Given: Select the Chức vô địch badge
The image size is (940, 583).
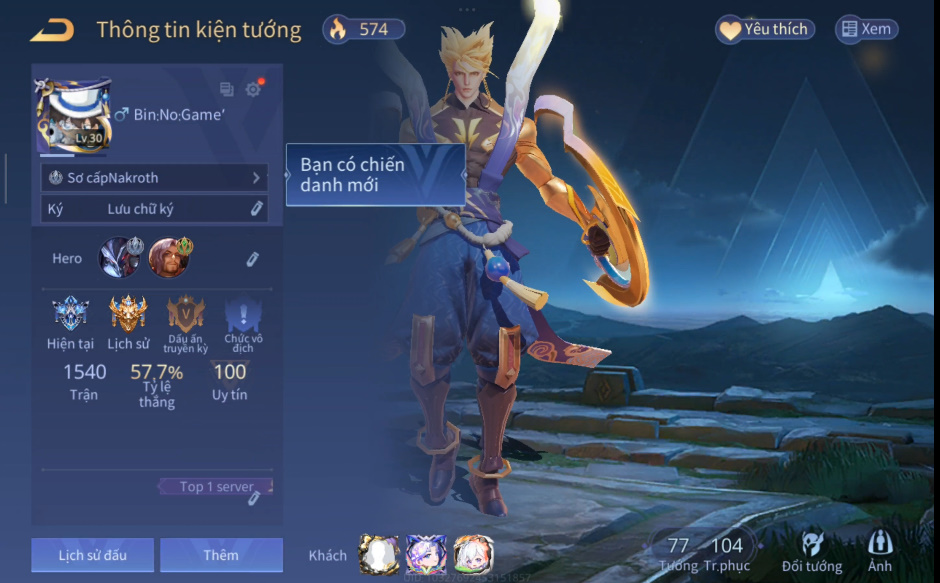Looking at the screenshot, I should (x=243, y=317).
